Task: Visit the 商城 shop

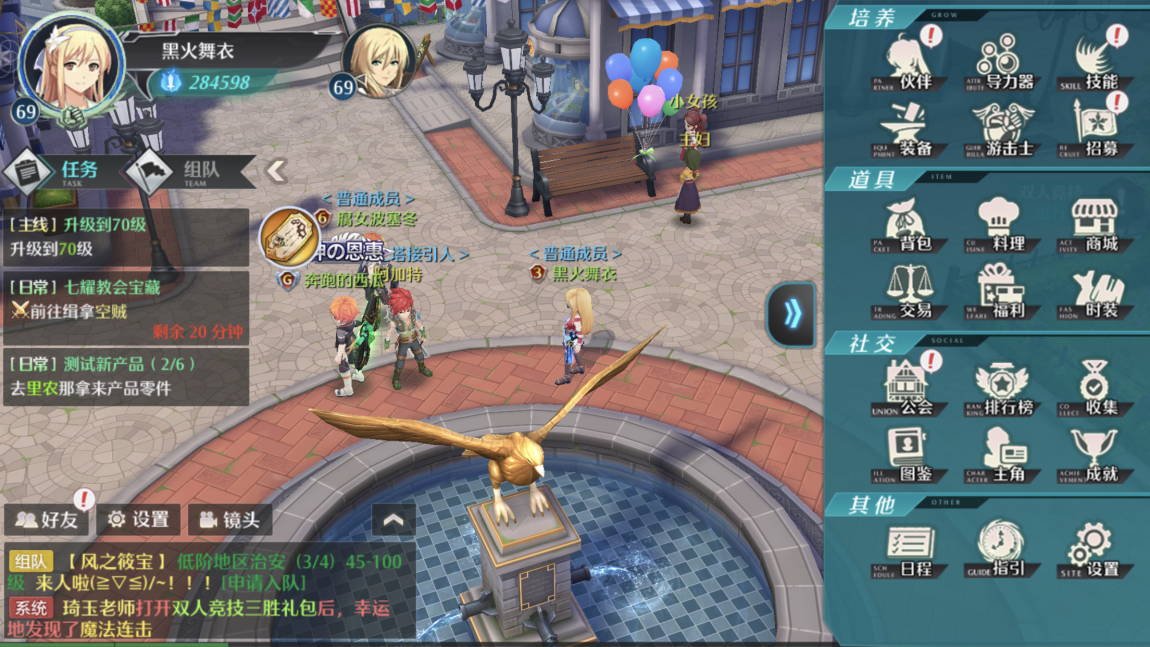Action: [1096, 225]
